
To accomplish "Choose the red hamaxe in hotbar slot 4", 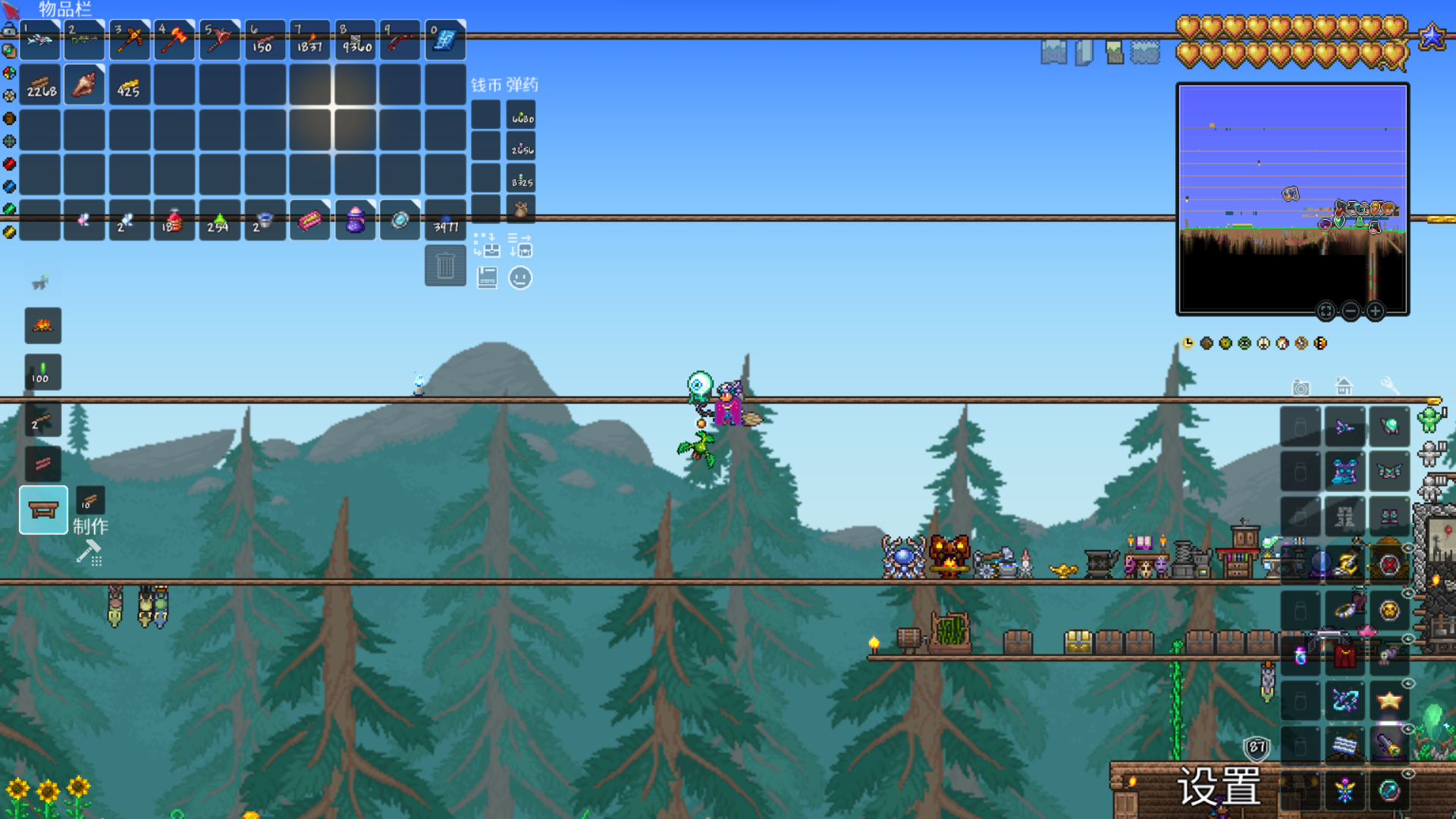I will tap(174, 39).
